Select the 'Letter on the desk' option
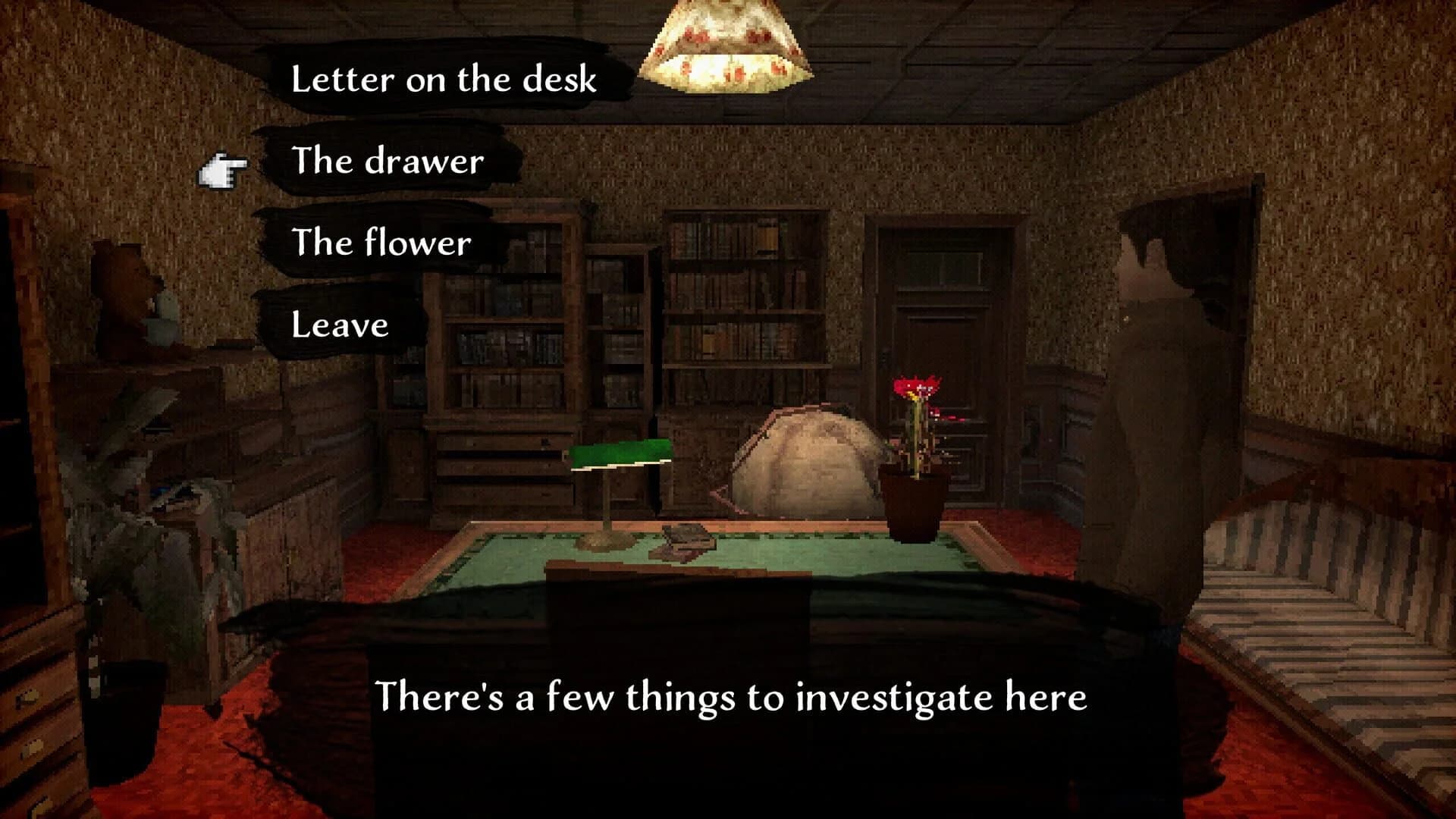The width and height of the screenshot is (1456, 819). 444,78
